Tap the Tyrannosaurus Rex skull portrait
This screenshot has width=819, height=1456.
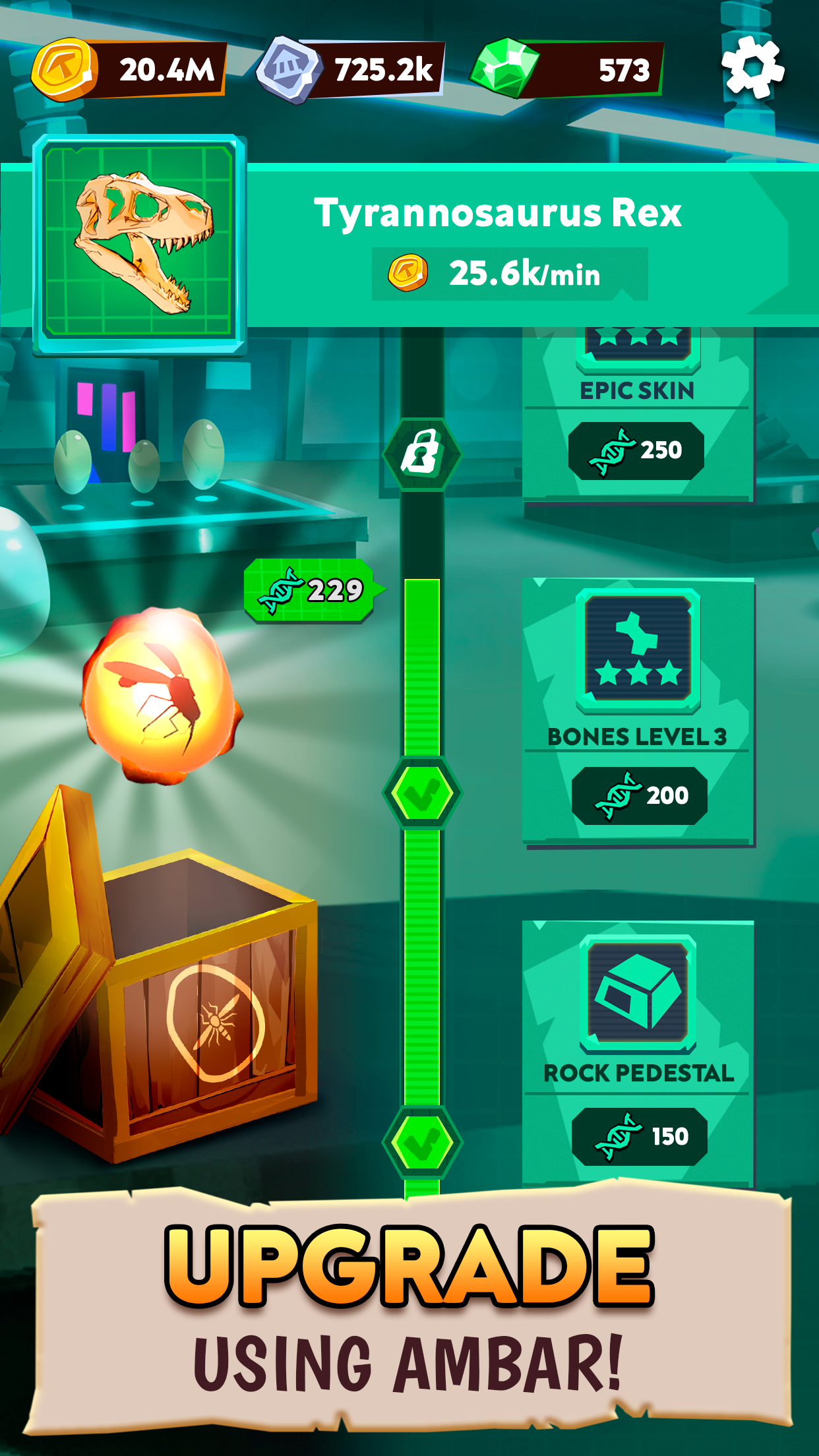pyautogui.click(x=139, y=243)
